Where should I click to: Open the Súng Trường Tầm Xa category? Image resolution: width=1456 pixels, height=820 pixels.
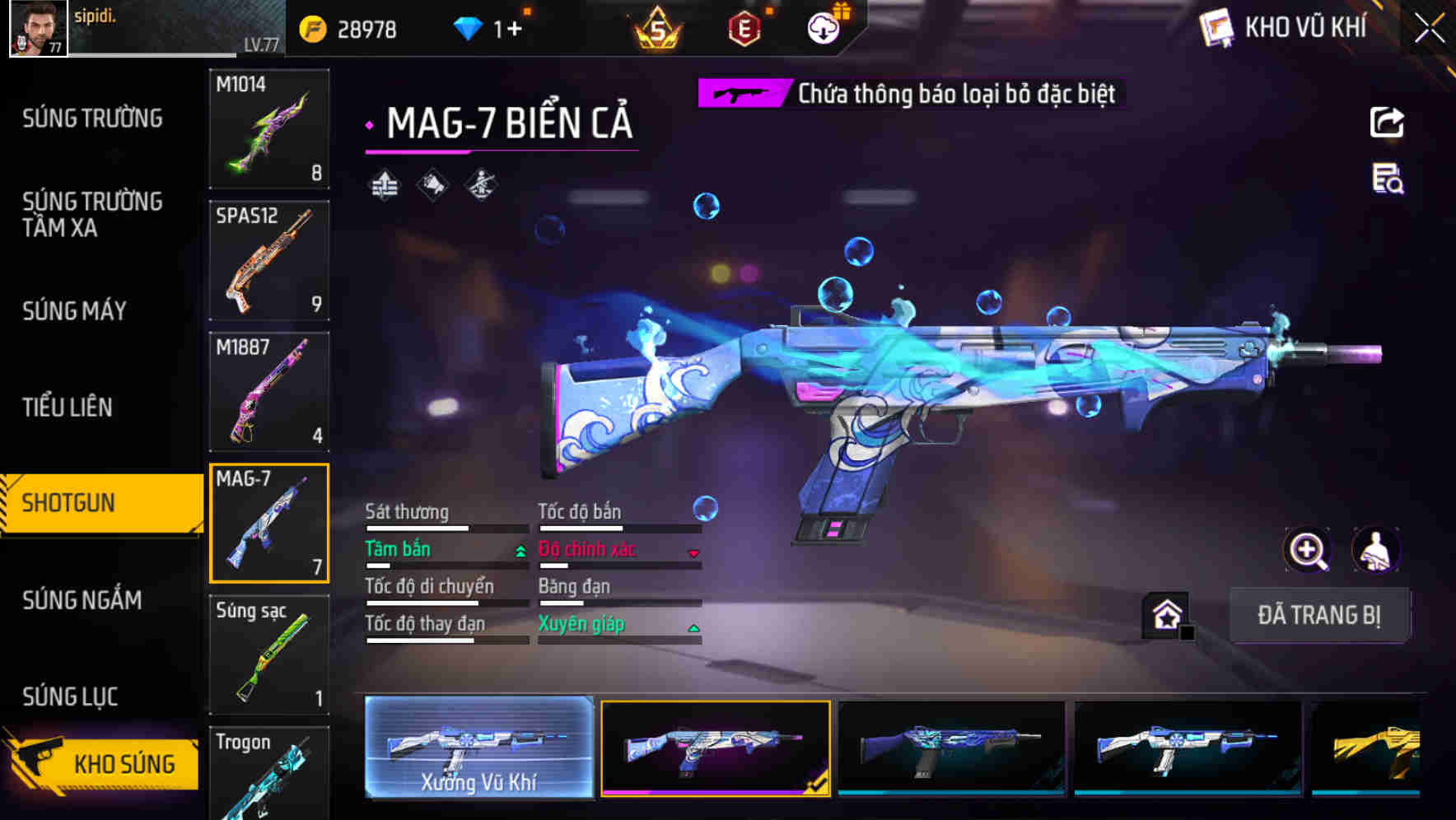pos(92,214)
